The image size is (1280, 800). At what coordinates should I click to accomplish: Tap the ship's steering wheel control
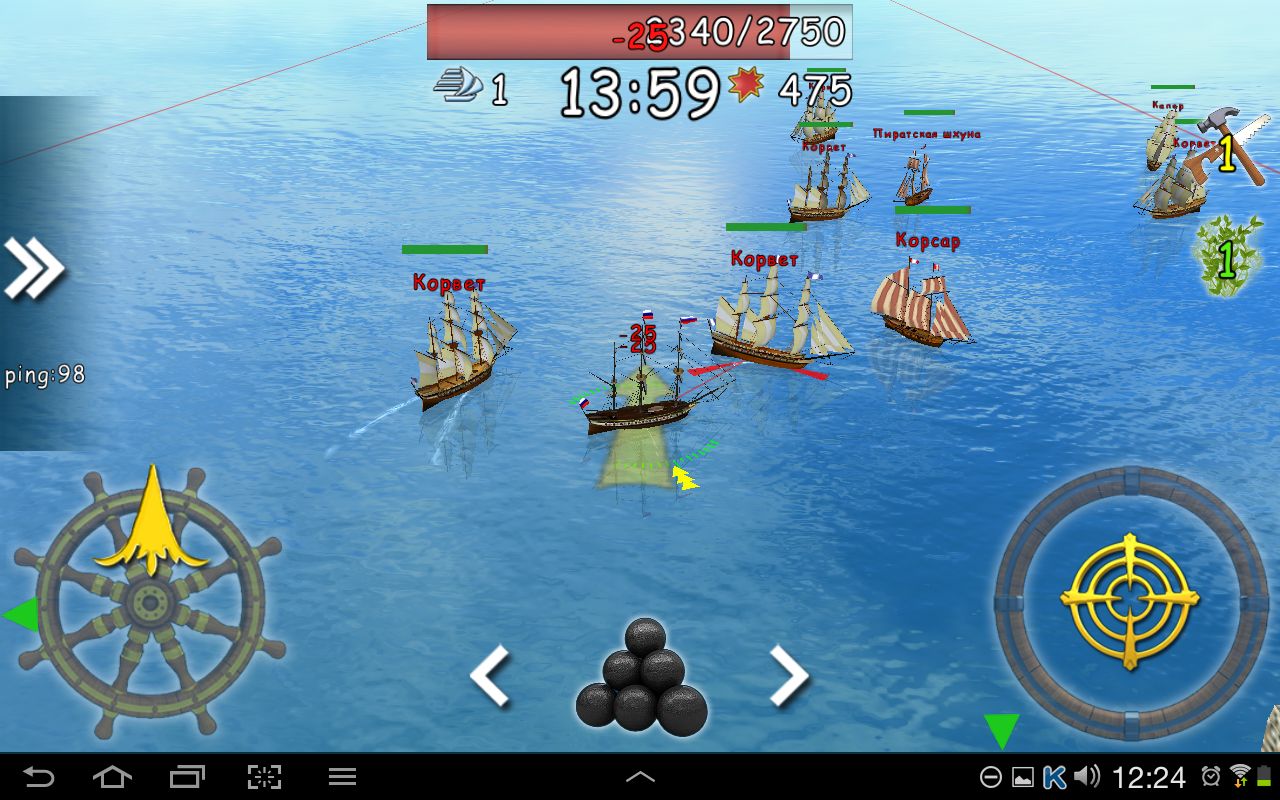tap(150, 600)
